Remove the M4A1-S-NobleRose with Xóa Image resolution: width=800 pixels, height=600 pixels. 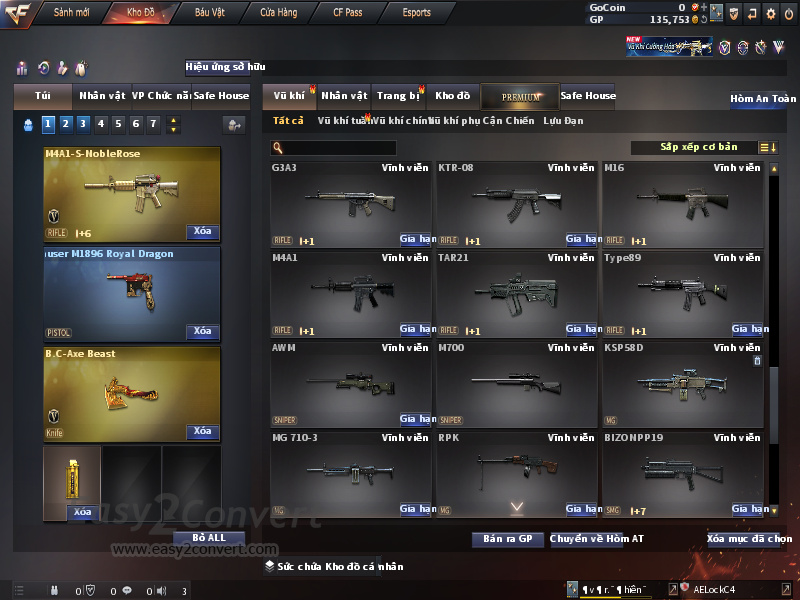(x=203, y=232)
